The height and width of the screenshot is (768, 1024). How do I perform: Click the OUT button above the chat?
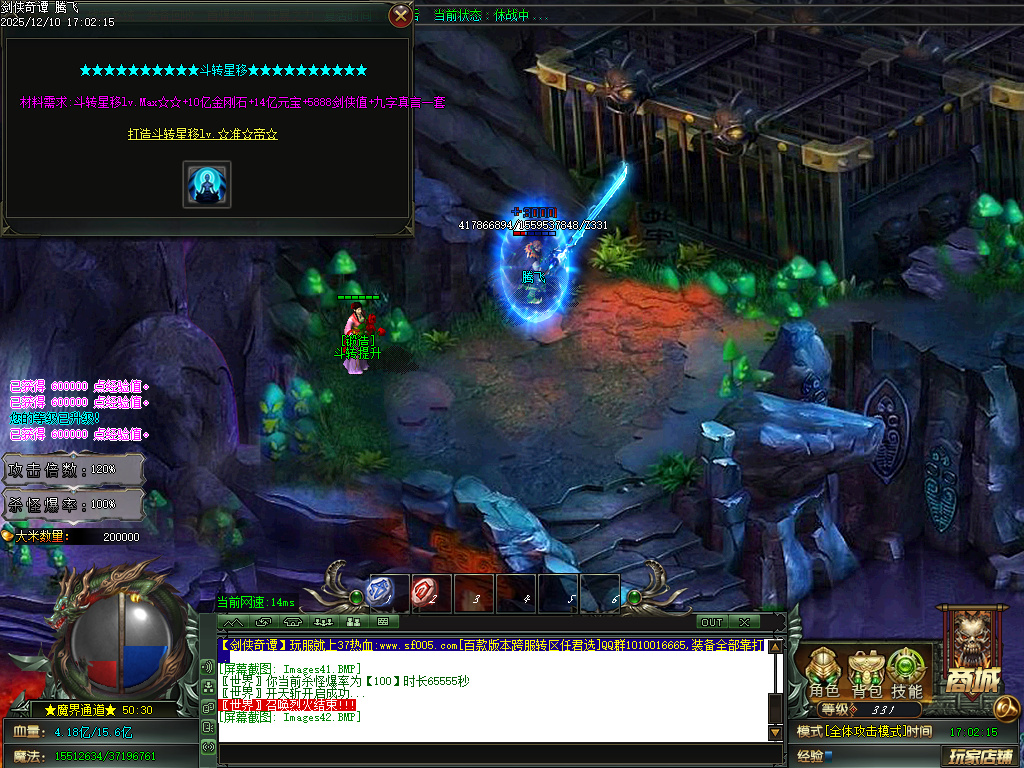click(711, 622)
